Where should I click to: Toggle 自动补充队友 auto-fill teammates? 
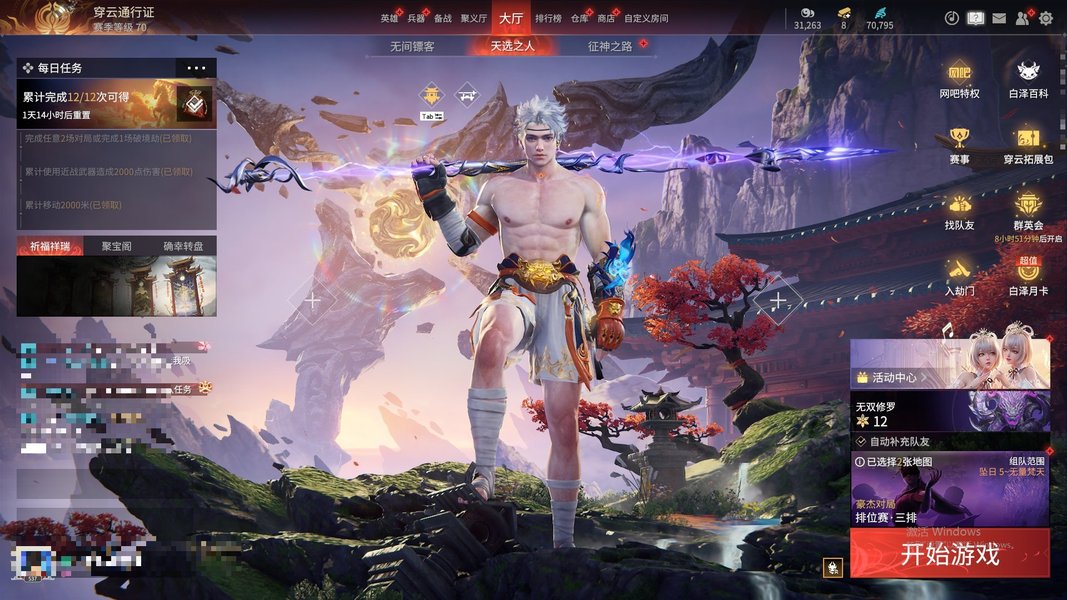[860, 441]
